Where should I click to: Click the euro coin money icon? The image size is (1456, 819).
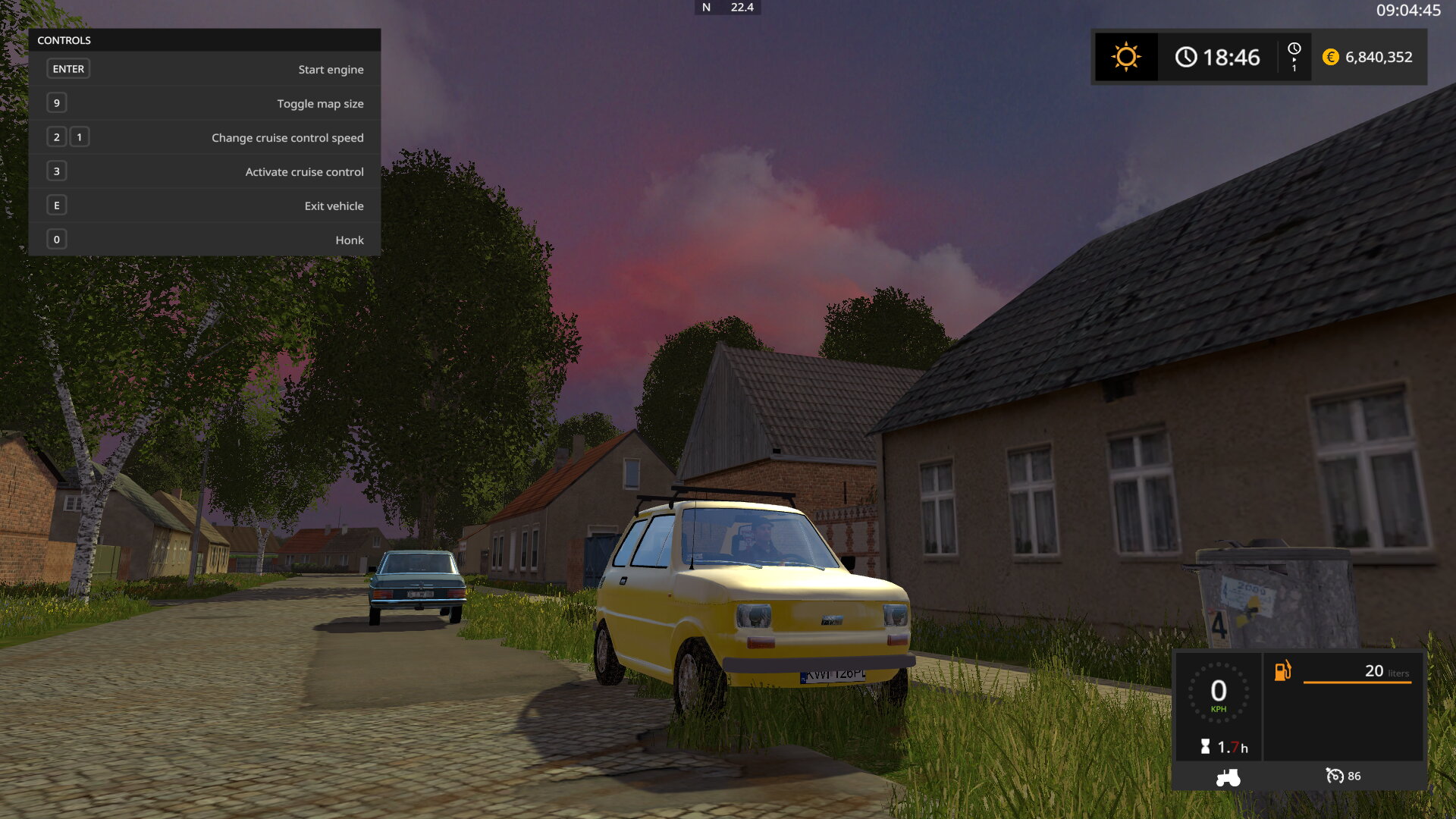1330,57
